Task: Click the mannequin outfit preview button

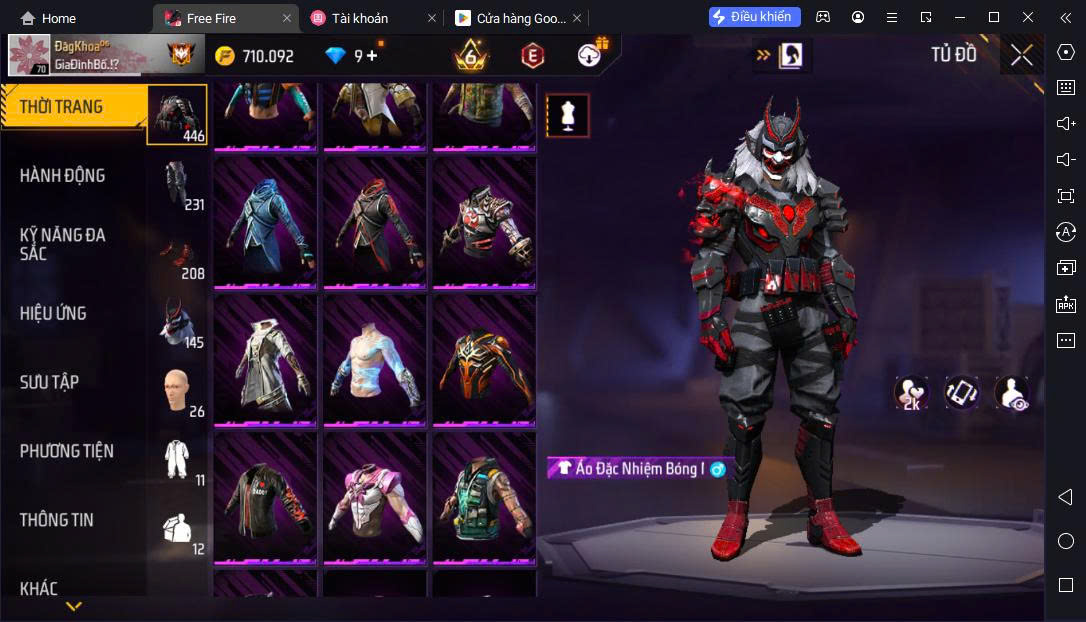Action: click(567, 116)
